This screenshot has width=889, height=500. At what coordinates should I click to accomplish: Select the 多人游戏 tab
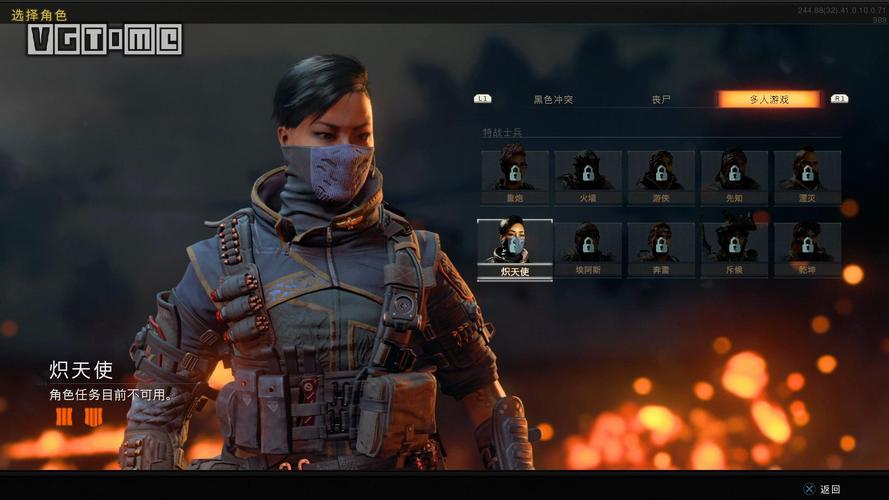point(769,100)
